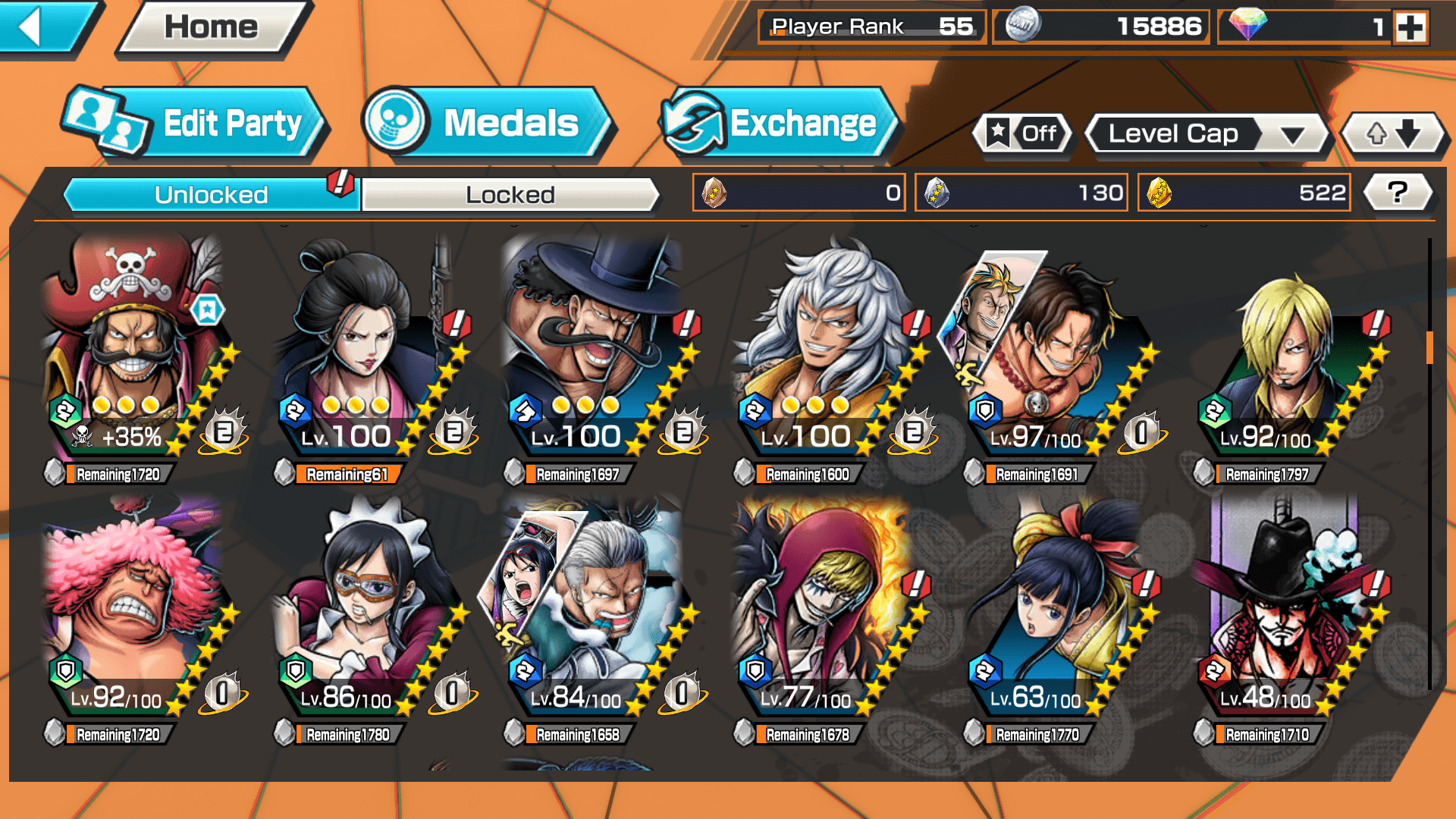
Task: Add rainbow diamonds with the plus button
Action: coord(1410,27)
